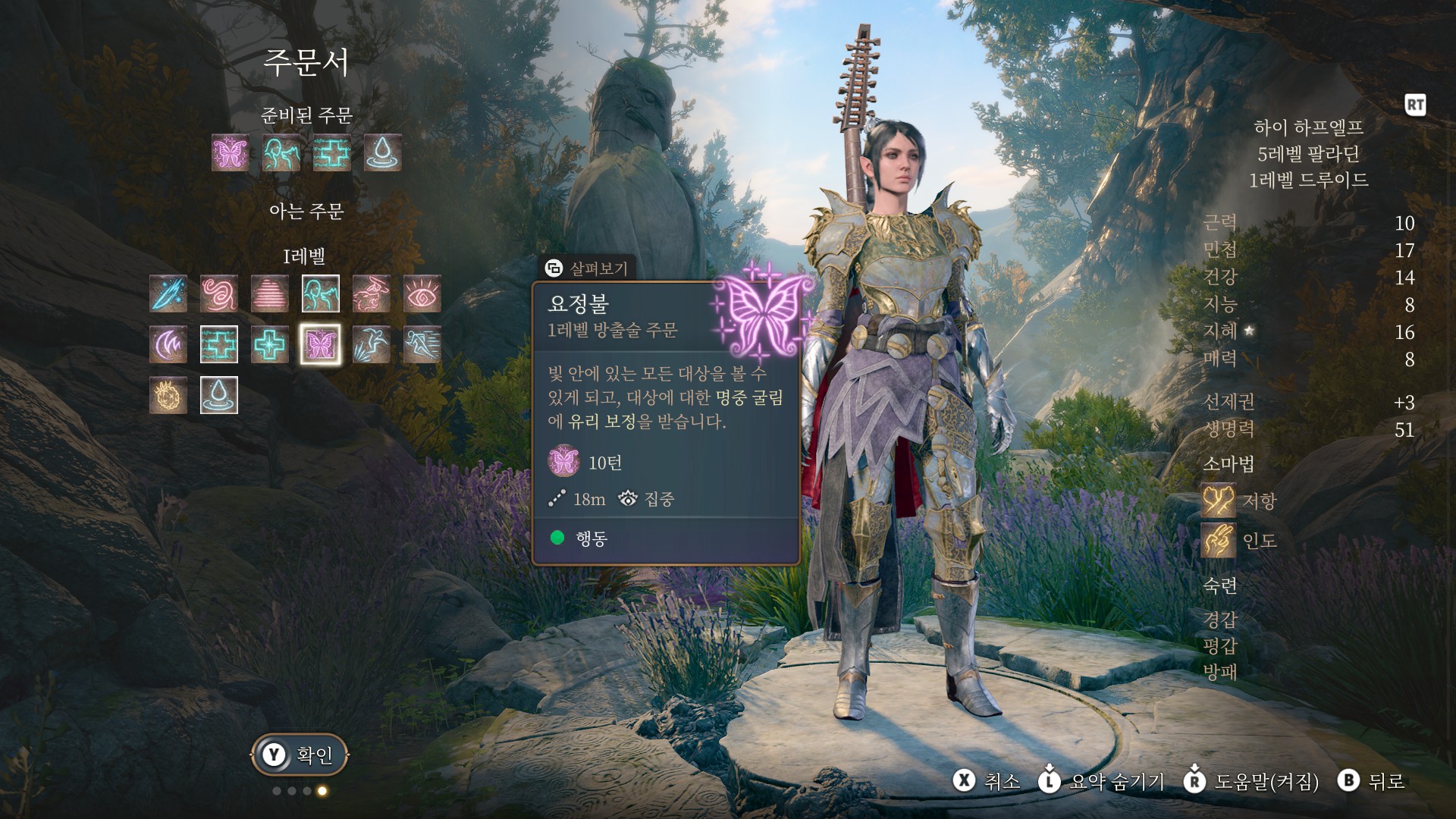Click the highlighted Faerie Fire butterfly in known spells
1456x819 pixels.
click(321, 345)
